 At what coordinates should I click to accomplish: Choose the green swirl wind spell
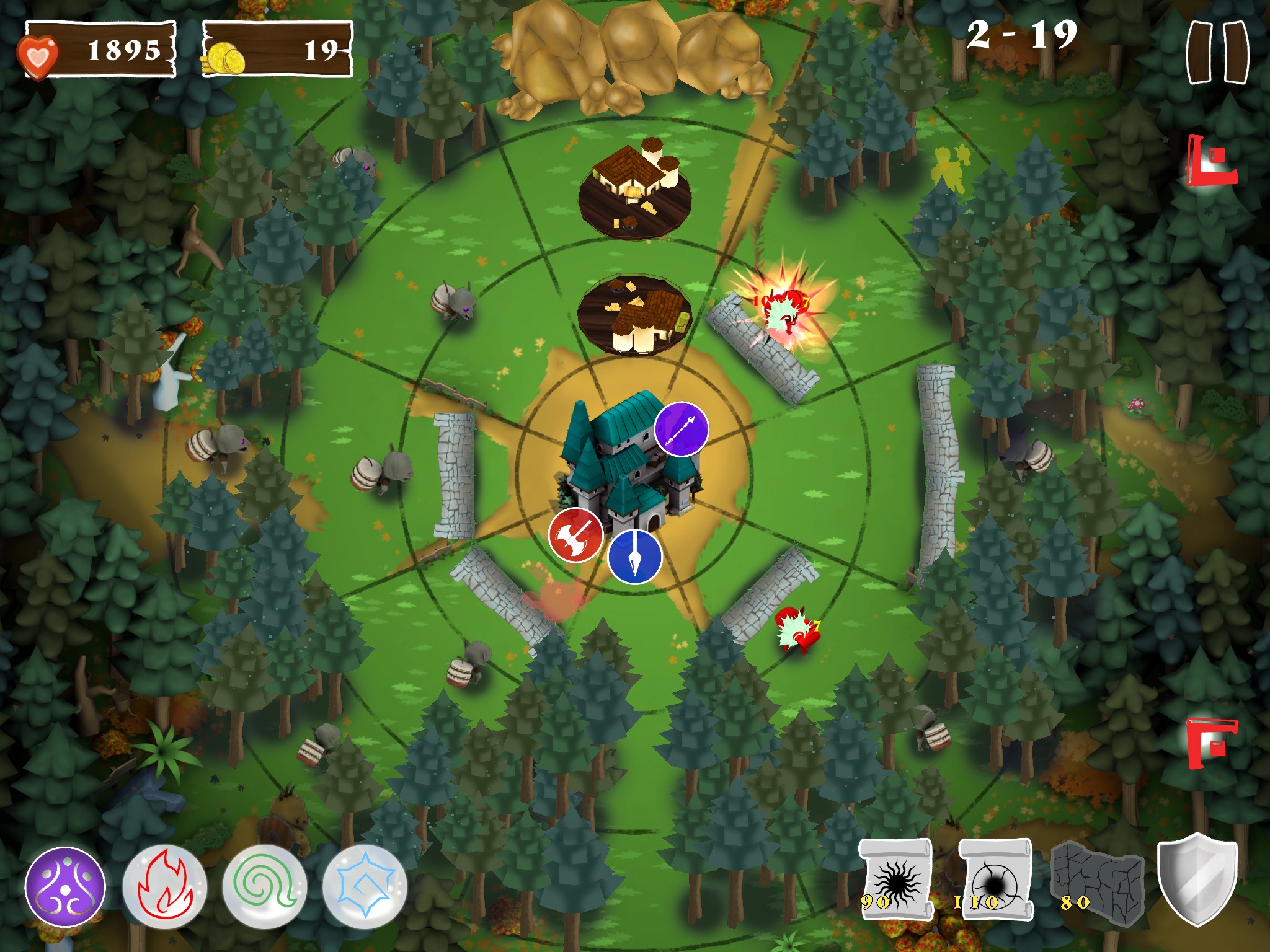pyautogui.click(x=265, y=886)
